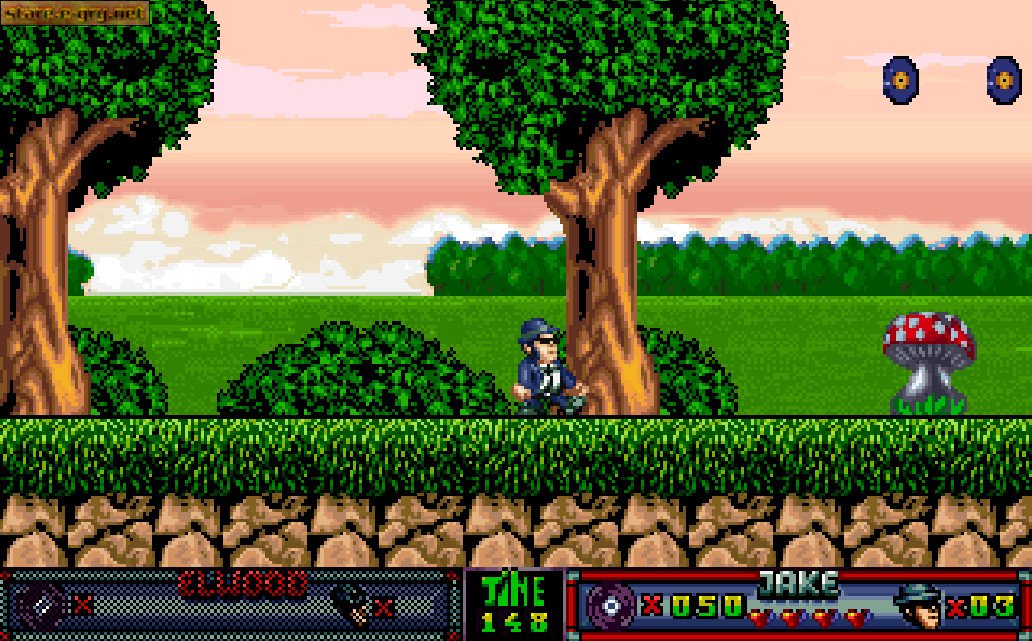
Task: Open the stare.e-gry.net watermark link
Action: coord(75,12)
